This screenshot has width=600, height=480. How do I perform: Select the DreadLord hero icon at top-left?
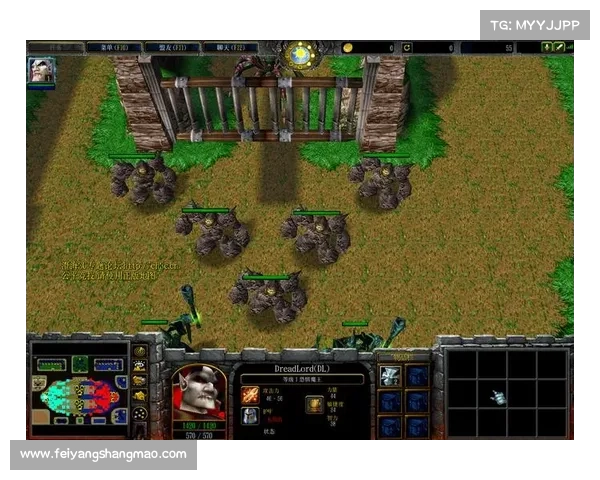pos(42,70)
